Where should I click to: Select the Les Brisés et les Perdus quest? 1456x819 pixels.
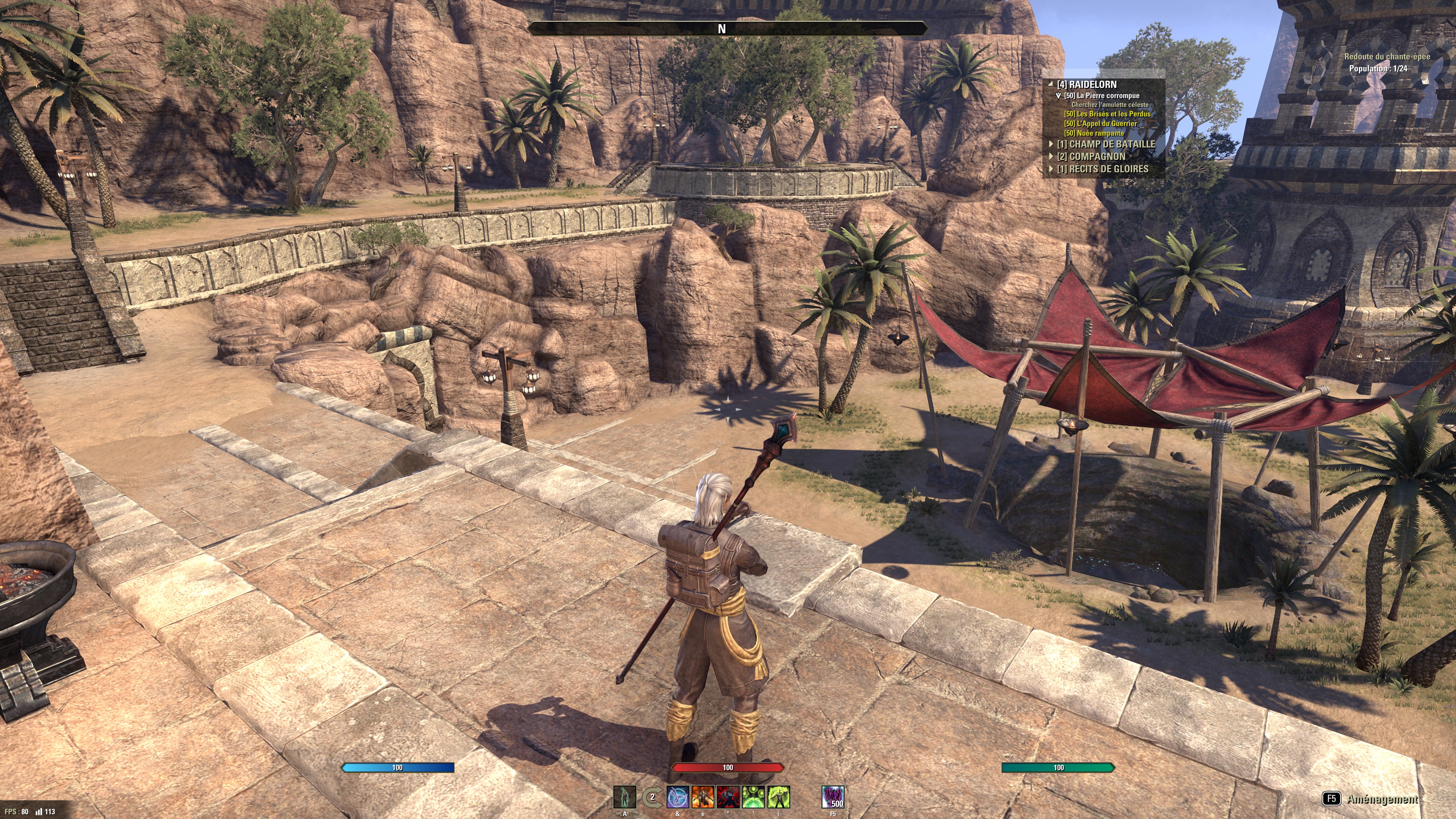pos(1107,114)
